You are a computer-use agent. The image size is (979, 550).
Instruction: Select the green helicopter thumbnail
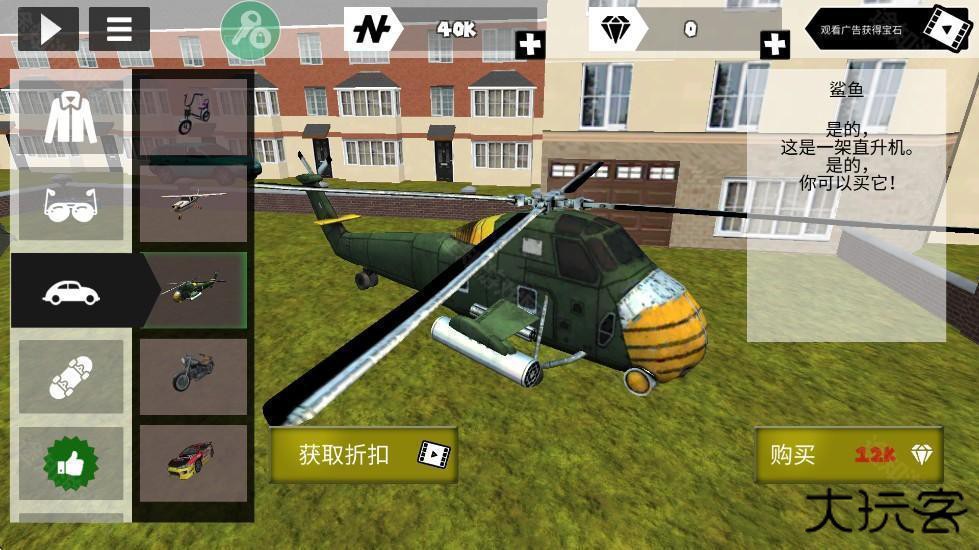pyautogui.click(x=193, y=290)
